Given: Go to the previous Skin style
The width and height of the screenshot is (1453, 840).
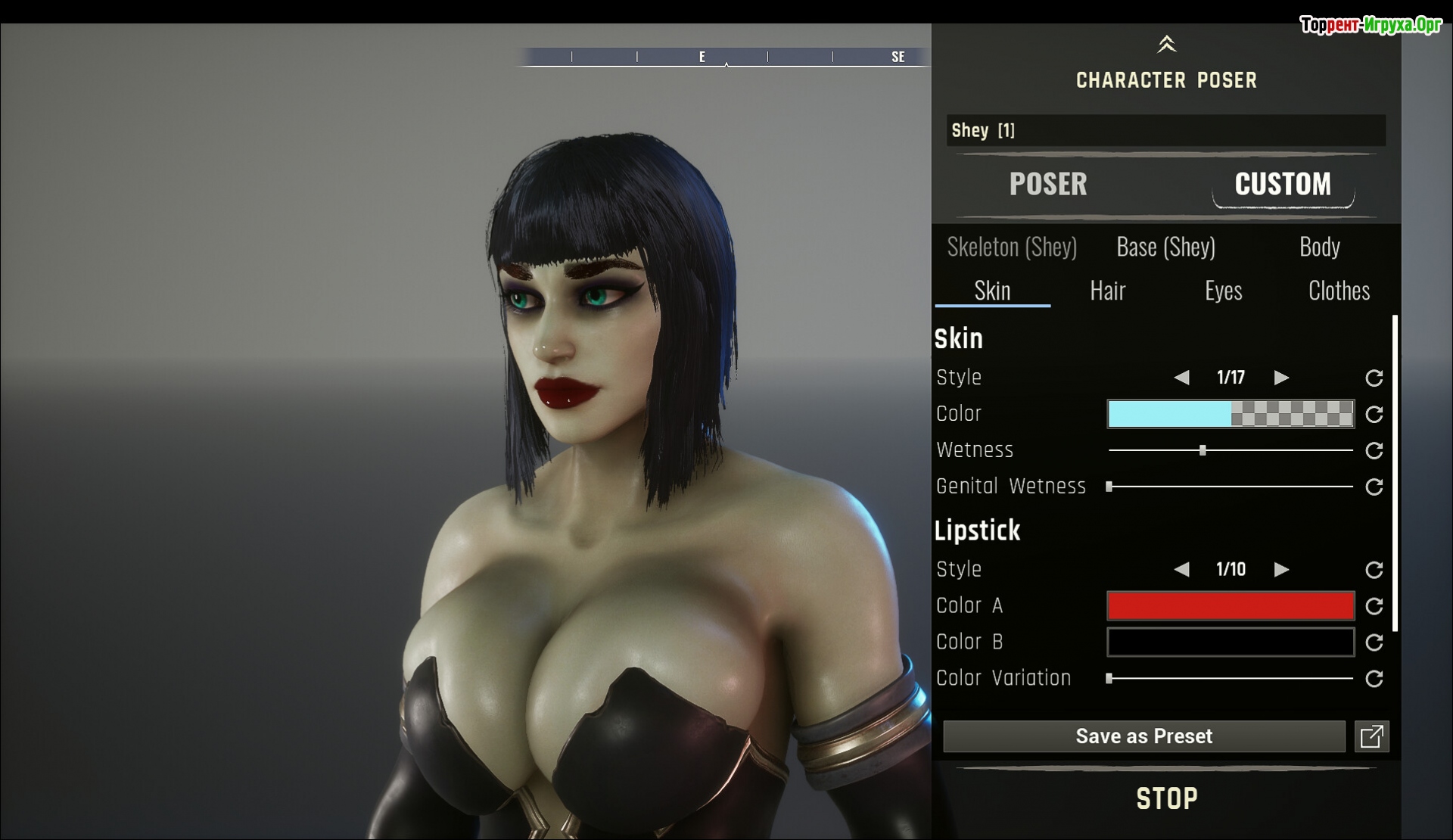Looking at the screenshot, I should pos(1181,378).
